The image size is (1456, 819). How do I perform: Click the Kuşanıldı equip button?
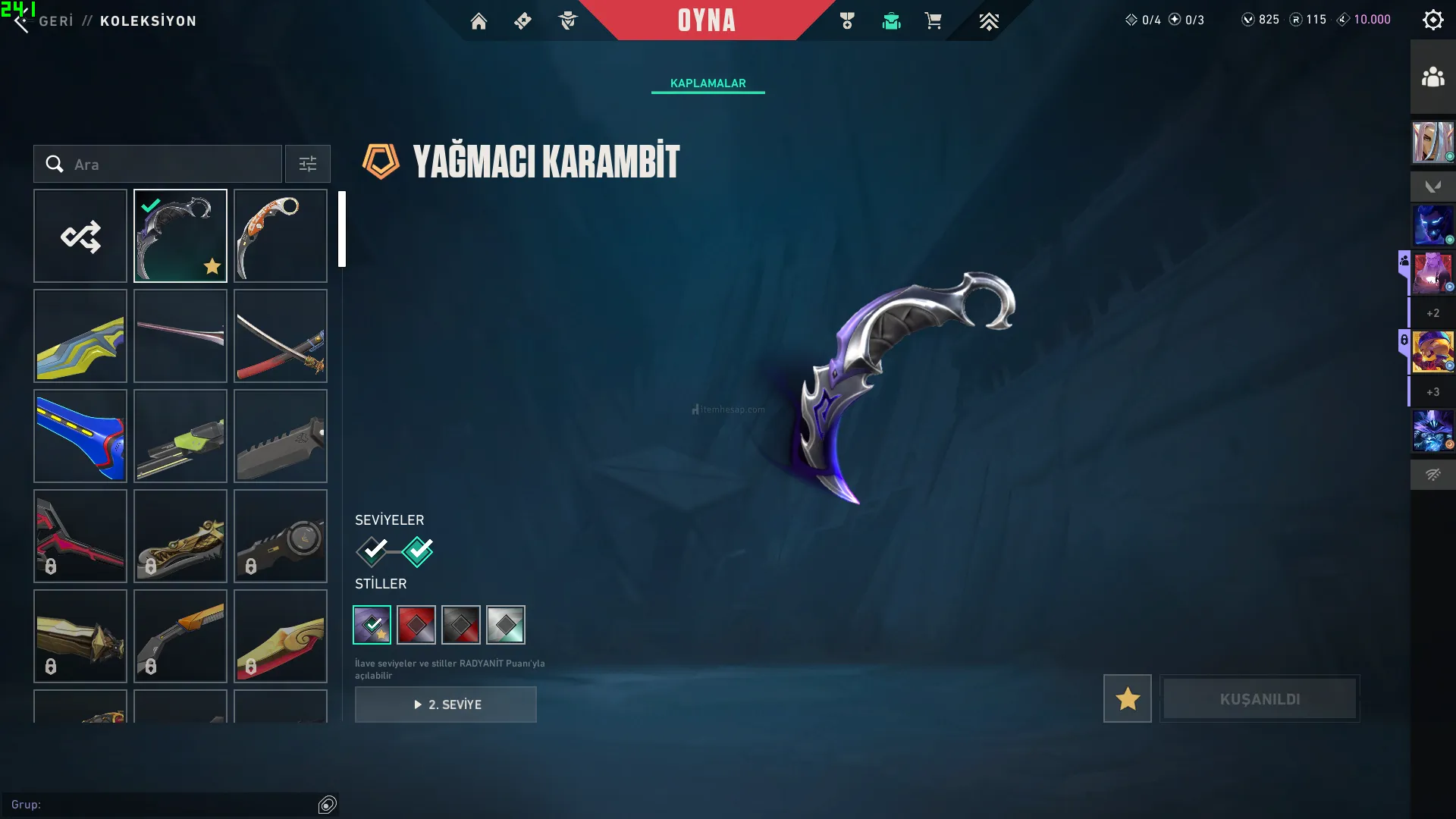point(1260,698)
